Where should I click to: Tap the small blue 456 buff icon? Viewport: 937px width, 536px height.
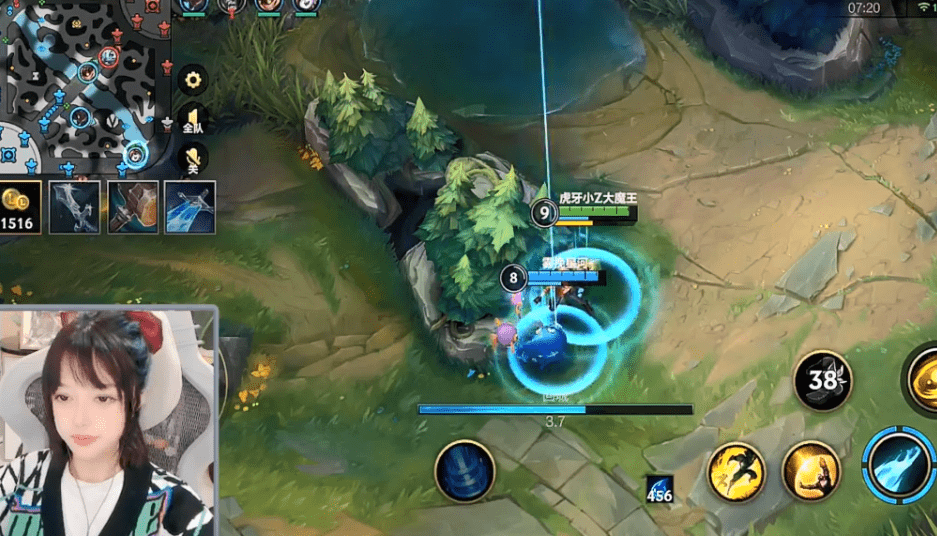tap(659, 488)
